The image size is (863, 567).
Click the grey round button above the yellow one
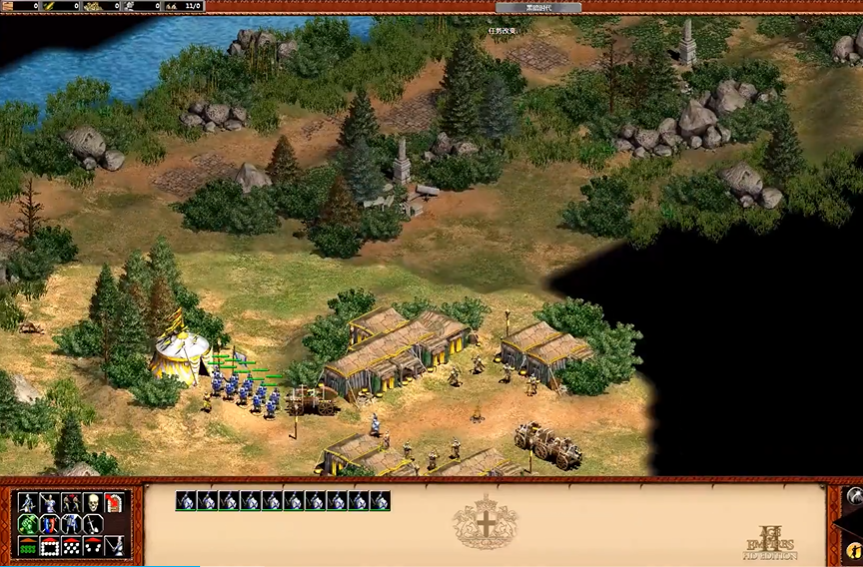[853, 495]
